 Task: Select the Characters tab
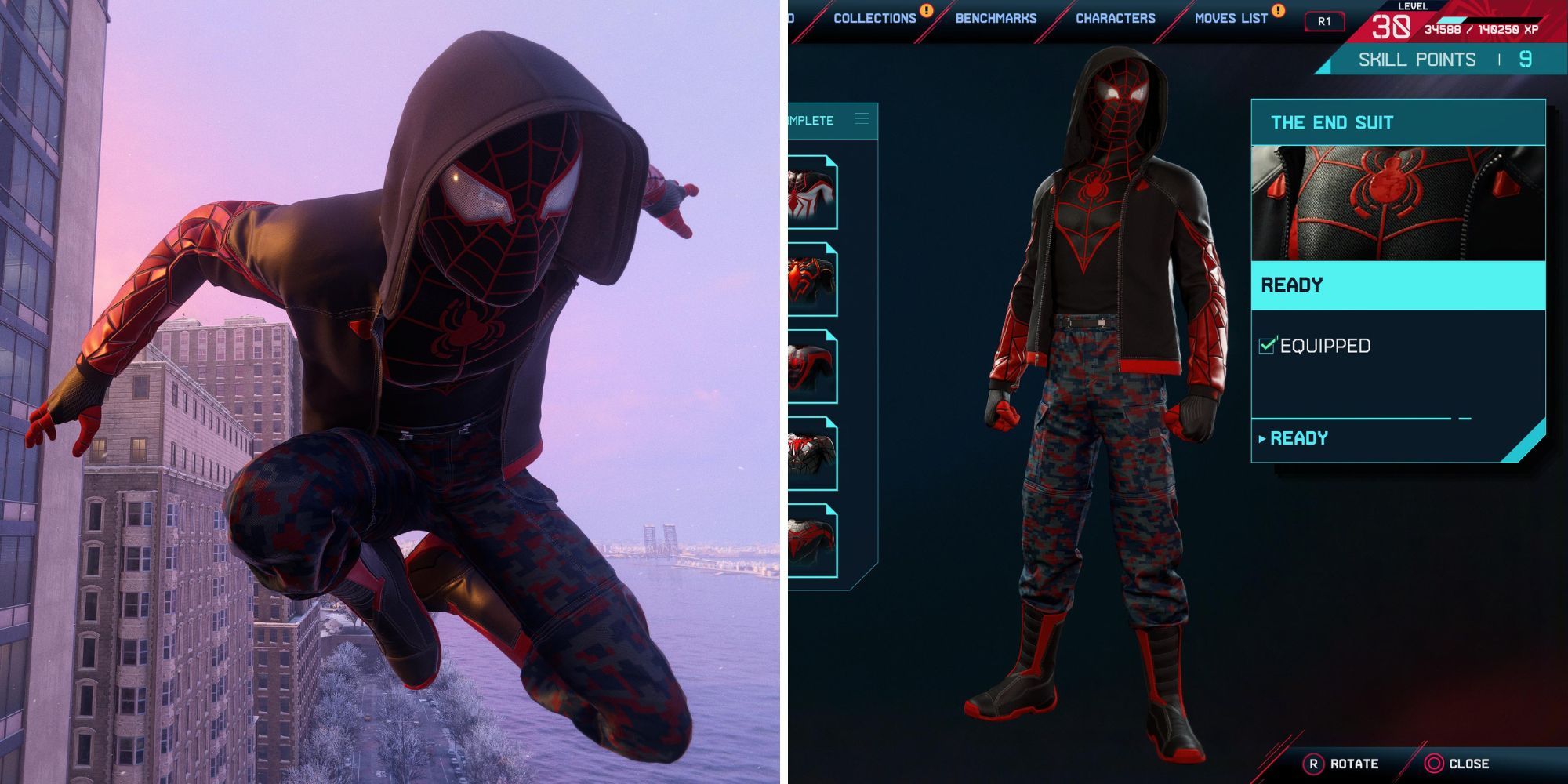tap(1114, 17)
